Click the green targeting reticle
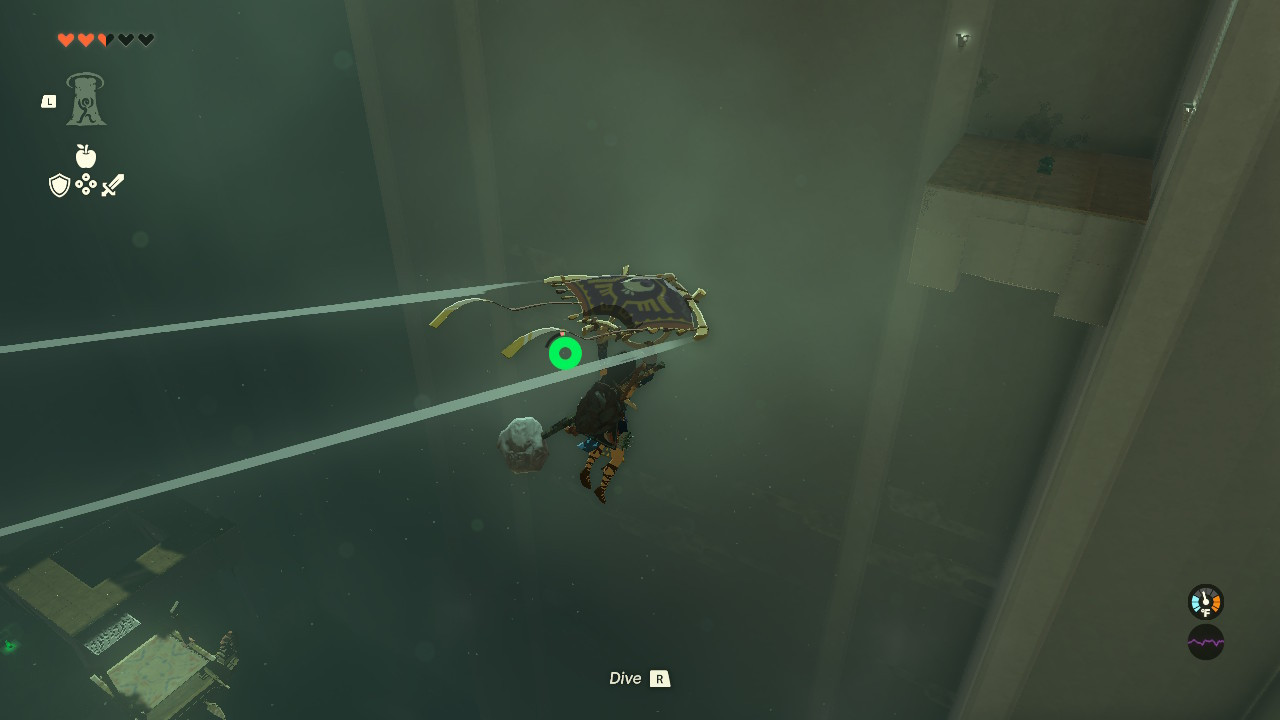Image resolution: width=1280 pixels, height=720 pixels. 565,352
